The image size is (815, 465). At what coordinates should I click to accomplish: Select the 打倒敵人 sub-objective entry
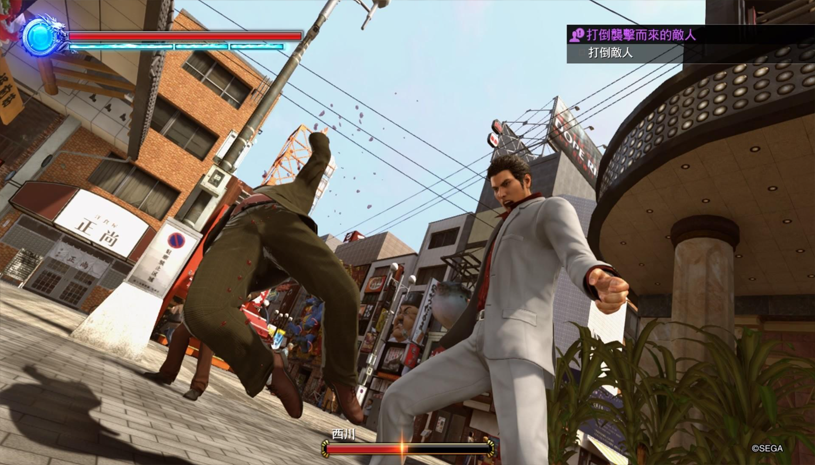611,53
